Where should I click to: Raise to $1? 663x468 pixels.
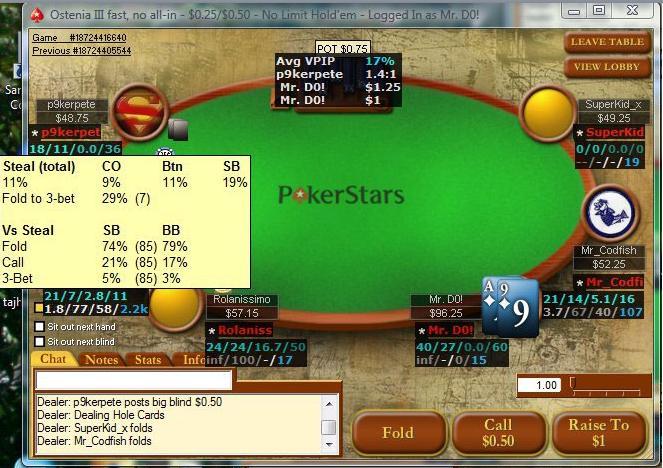click(x=599, y=433)
